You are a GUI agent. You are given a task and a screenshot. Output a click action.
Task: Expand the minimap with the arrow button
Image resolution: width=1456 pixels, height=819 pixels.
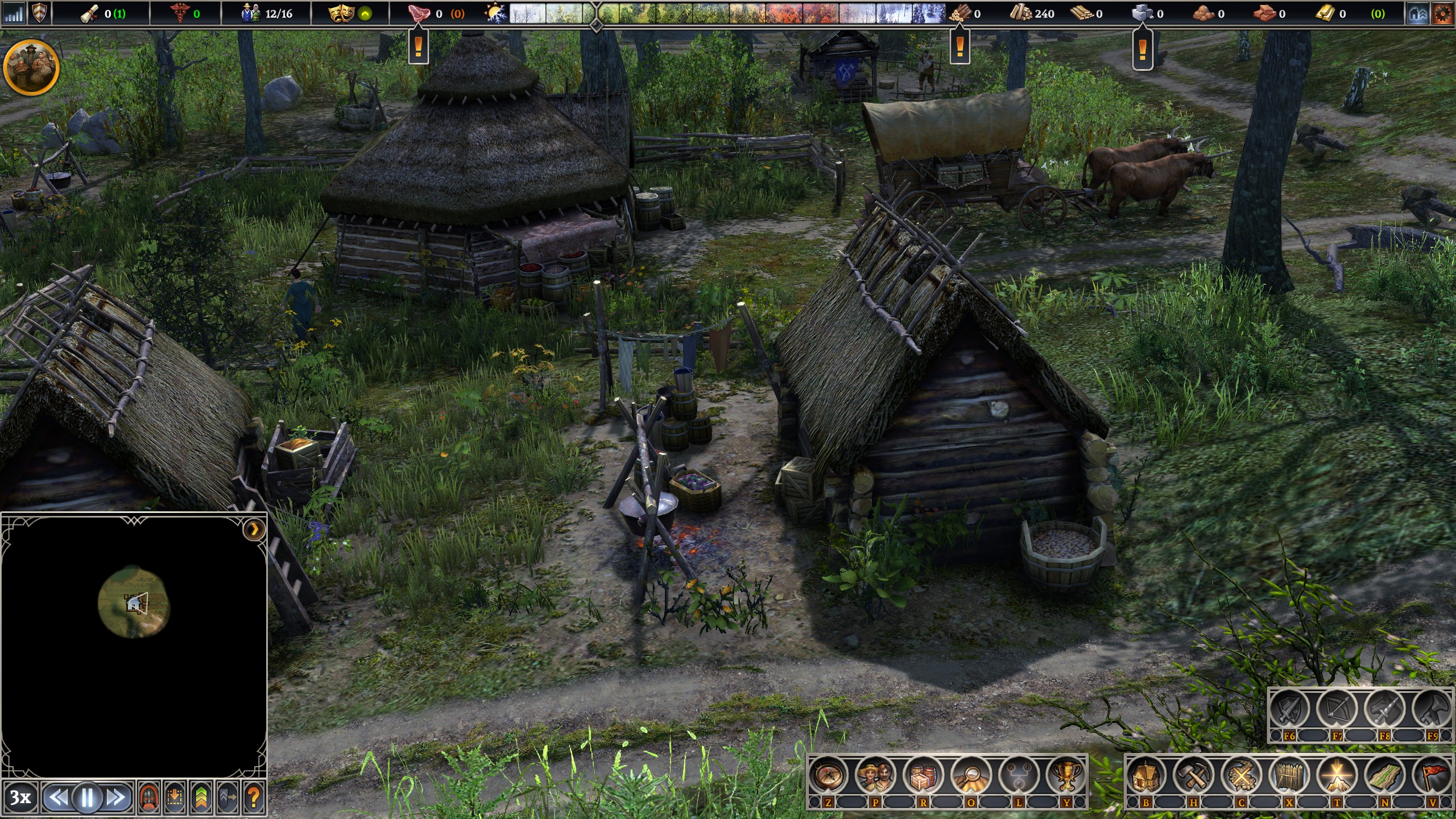254,530
